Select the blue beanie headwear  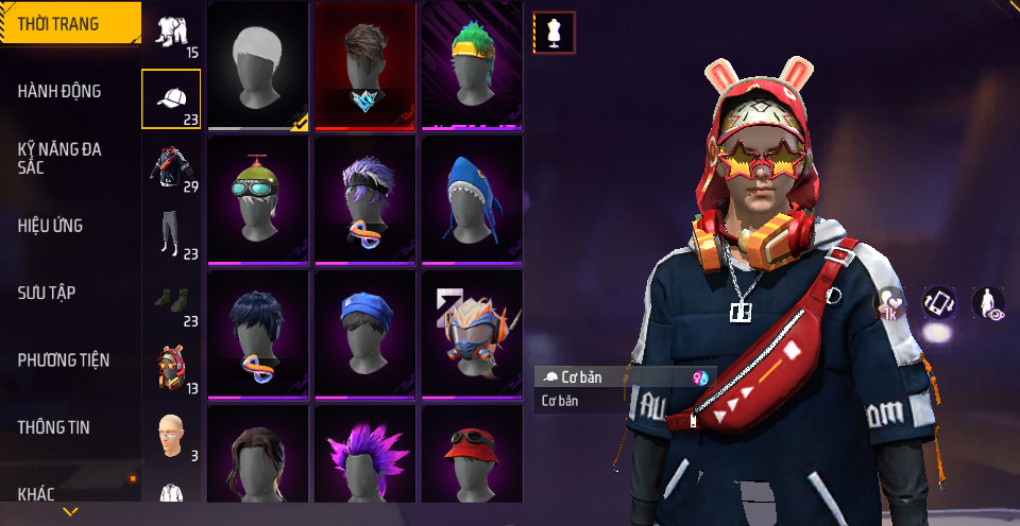point(365,333)
